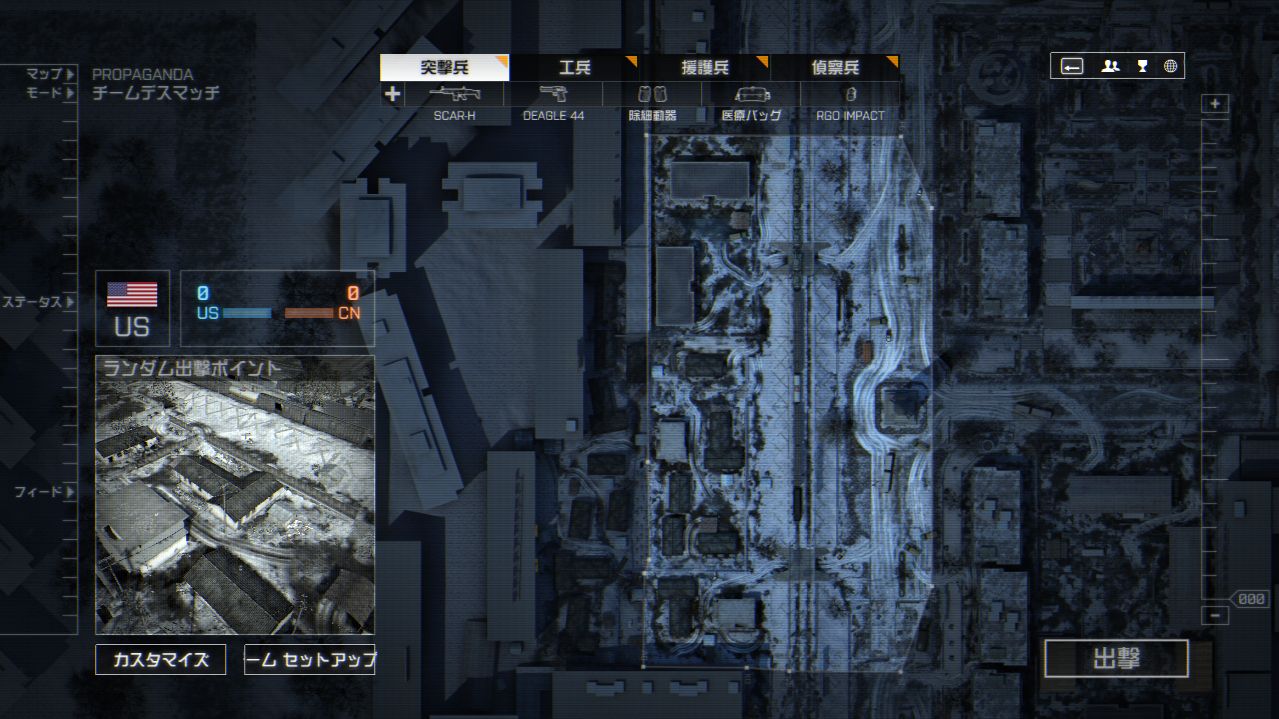The width and height of the screenshot is (1279, 719).
Task: Select the SCAR-H primary weapon slot
Action: (x=454, y=95)
